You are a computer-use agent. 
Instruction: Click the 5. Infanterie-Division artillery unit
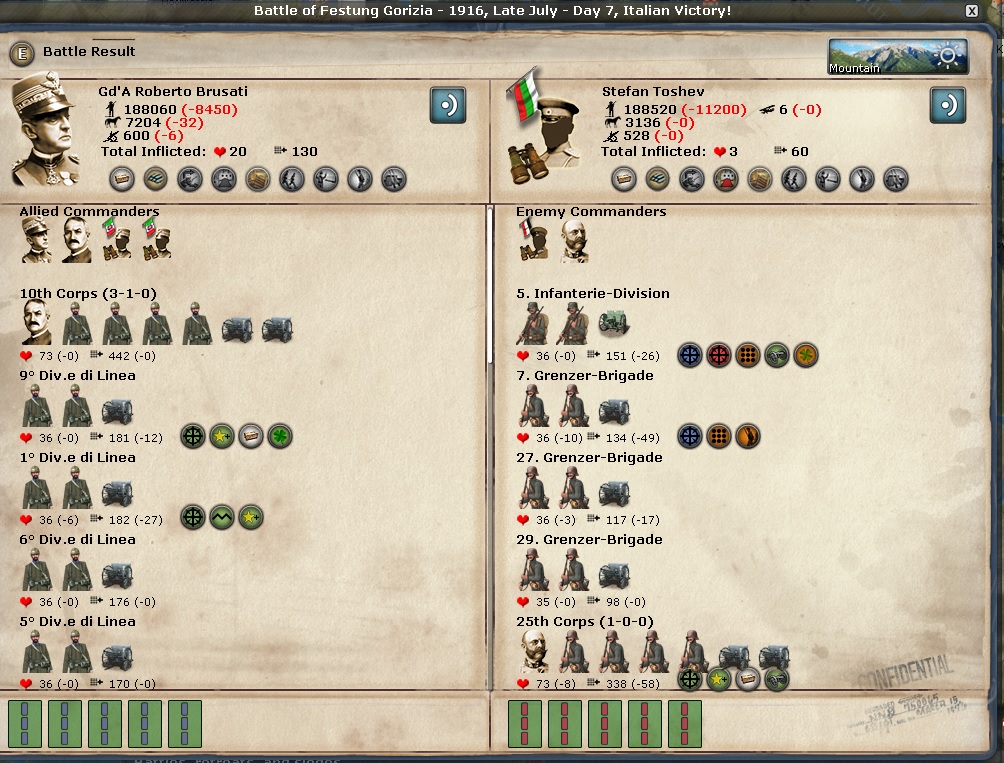point(613,323)
